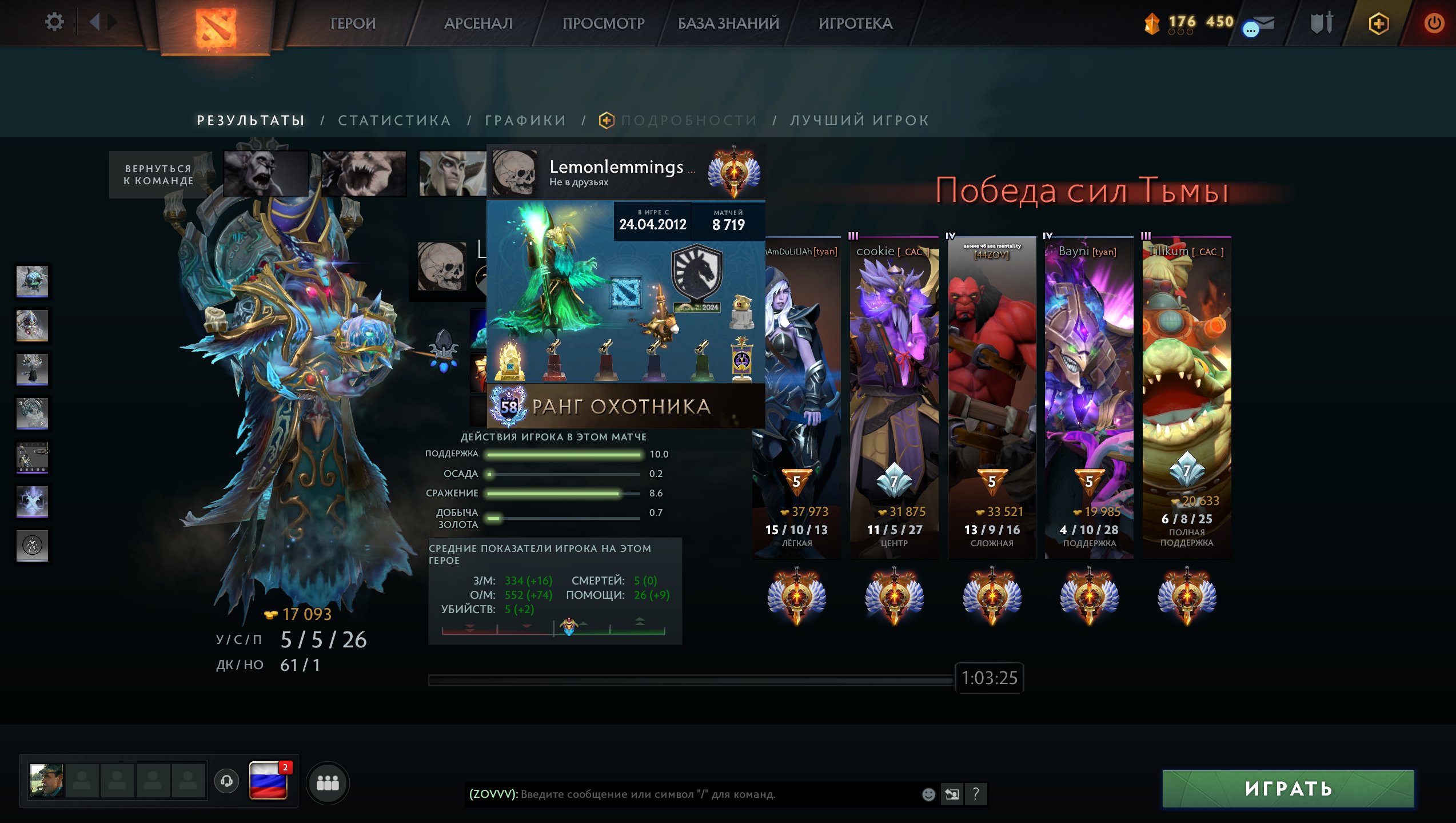
Task: Open Dota Plus via the hexagon plus icon
Action: (1378, 23)
